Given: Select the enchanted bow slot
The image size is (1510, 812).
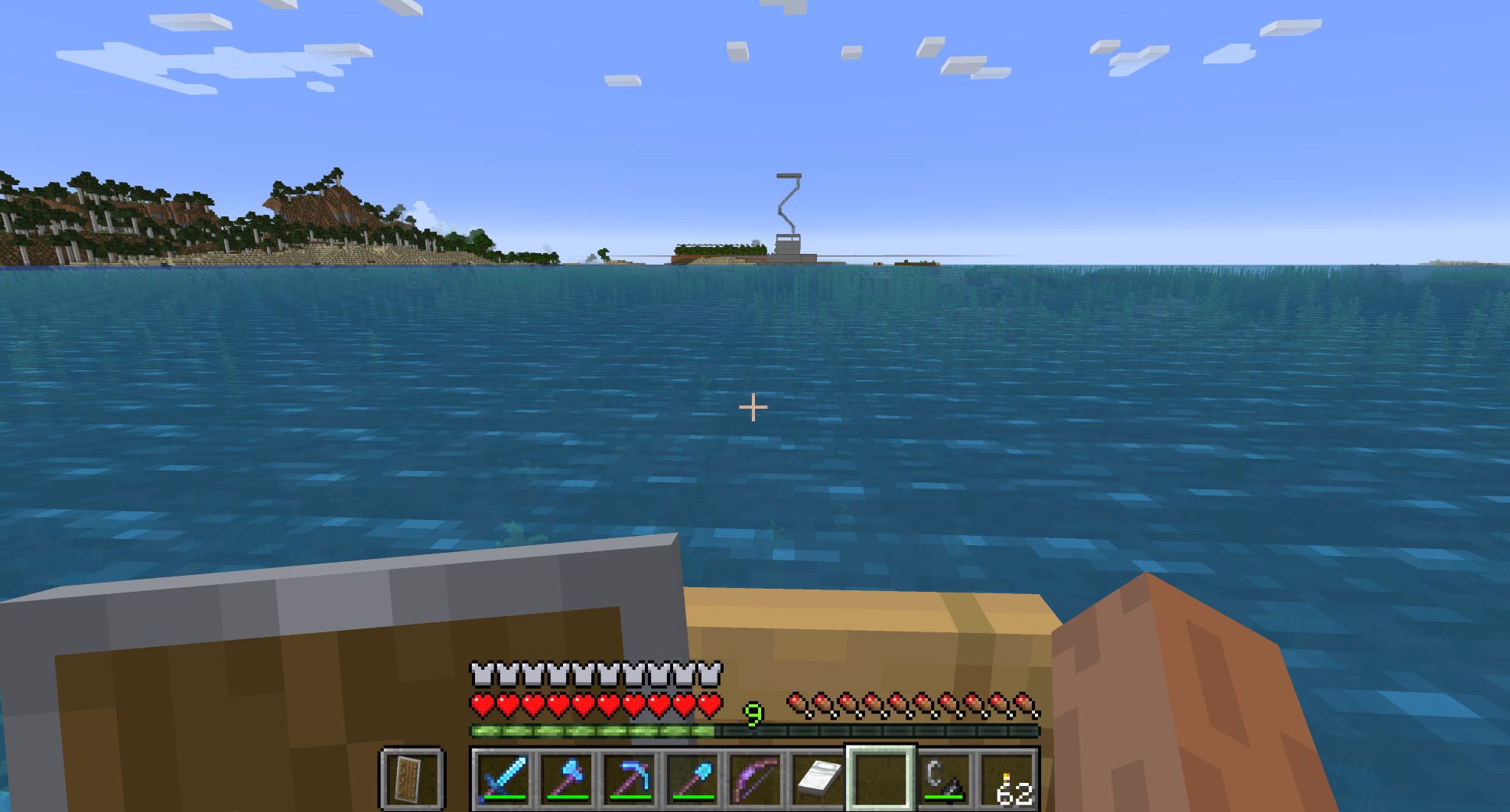Looking at the screenshot, I should coord(754,778).
